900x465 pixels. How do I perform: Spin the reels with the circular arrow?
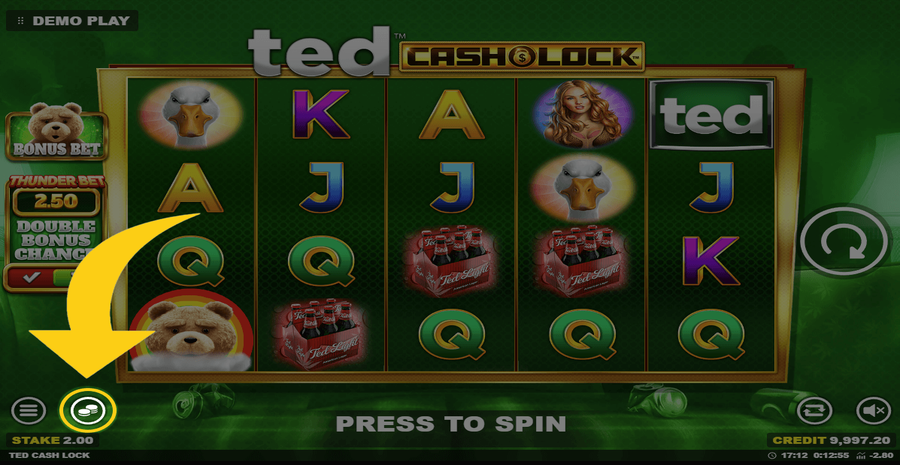pos(843,244)
